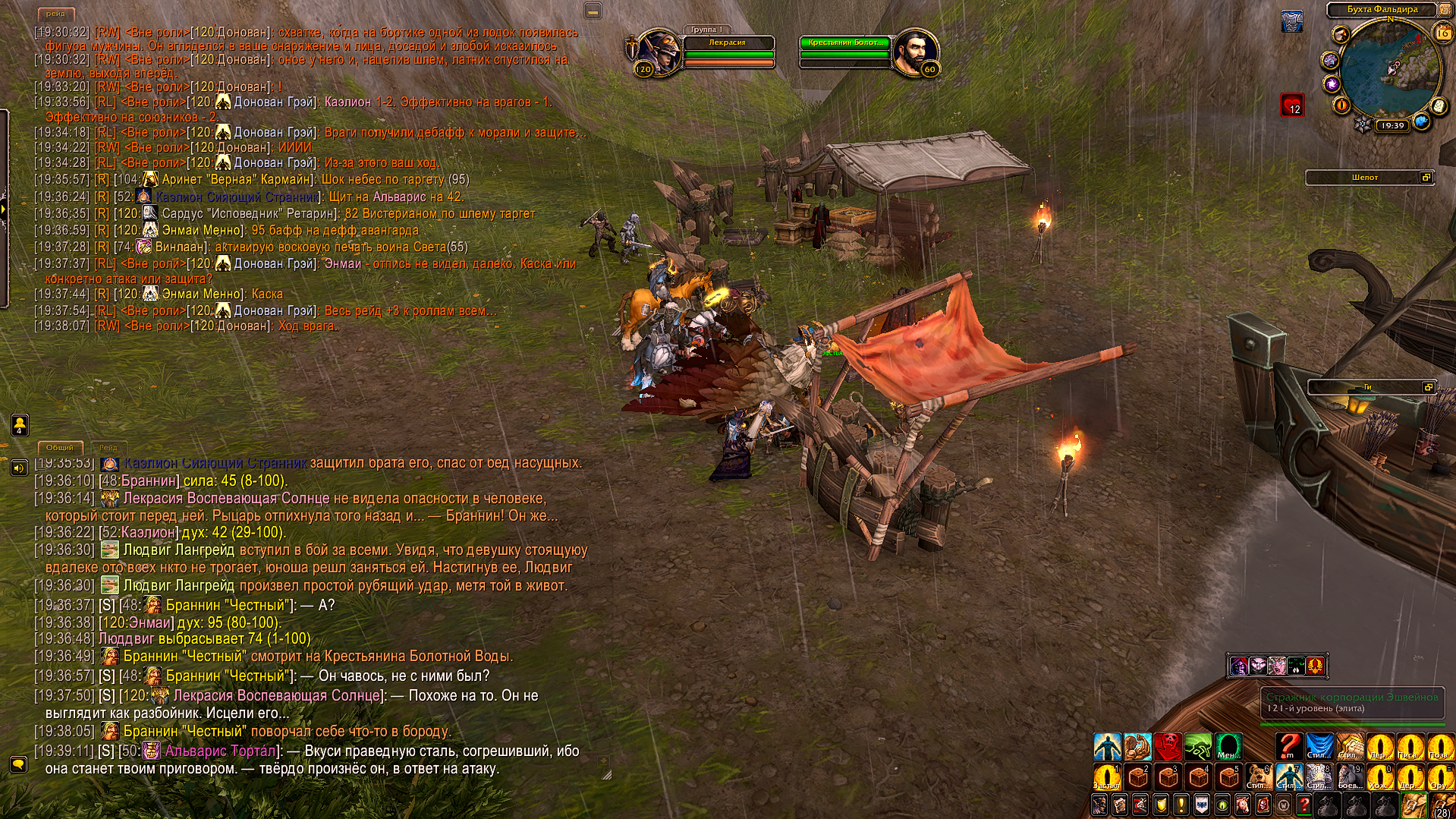Click the flexing muscle arm ability

tap(1137, 746)
